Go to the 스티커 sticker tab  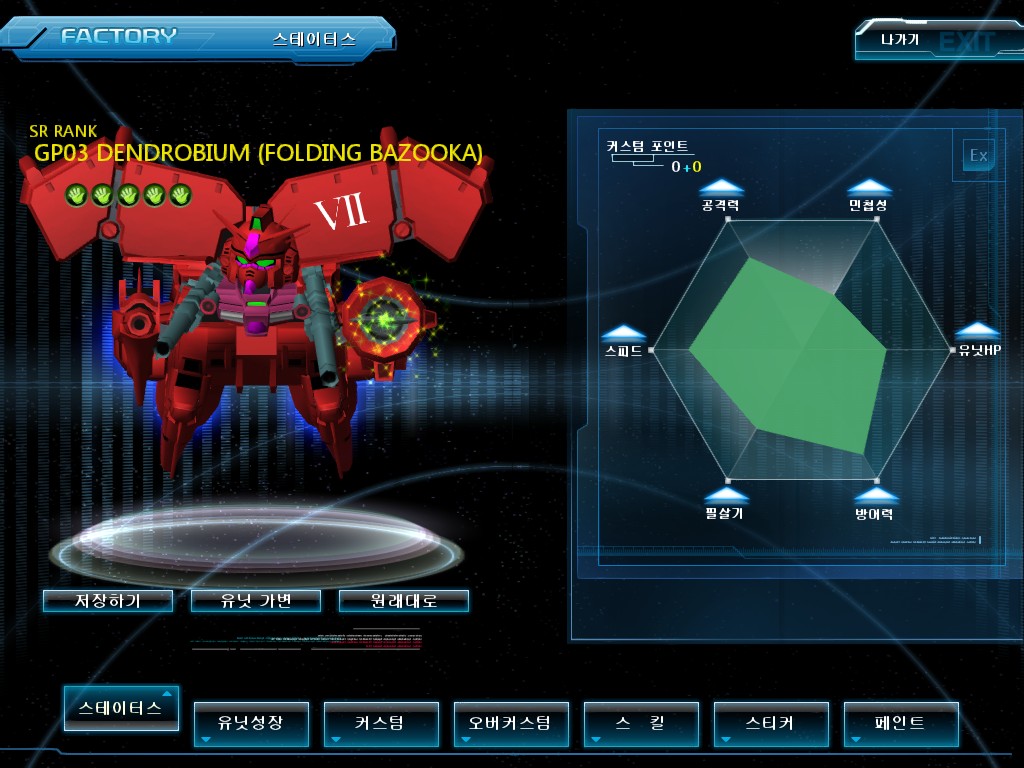pos(770,723)
